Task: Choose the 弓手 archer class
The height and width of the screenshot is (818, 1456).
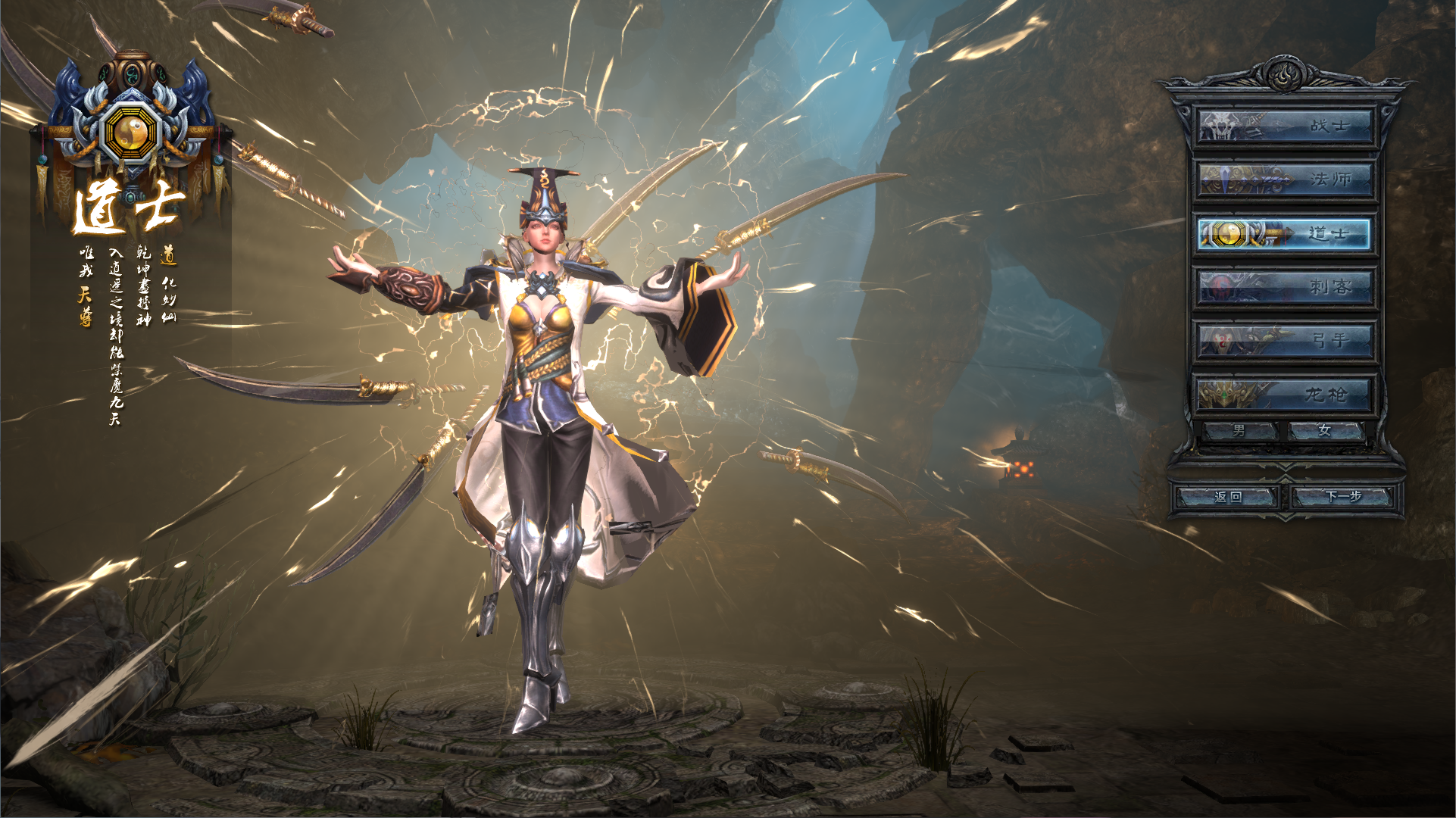Action: coord(1285,341)
